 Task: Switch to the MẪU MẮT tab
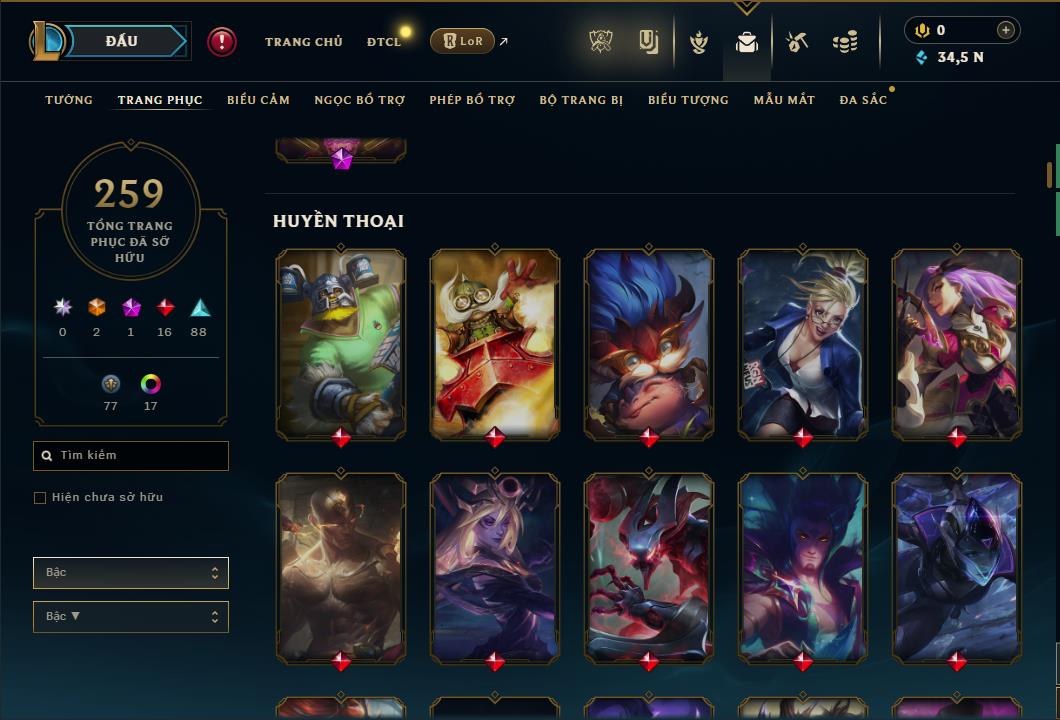pyautogui.click(x=784, y=100)
